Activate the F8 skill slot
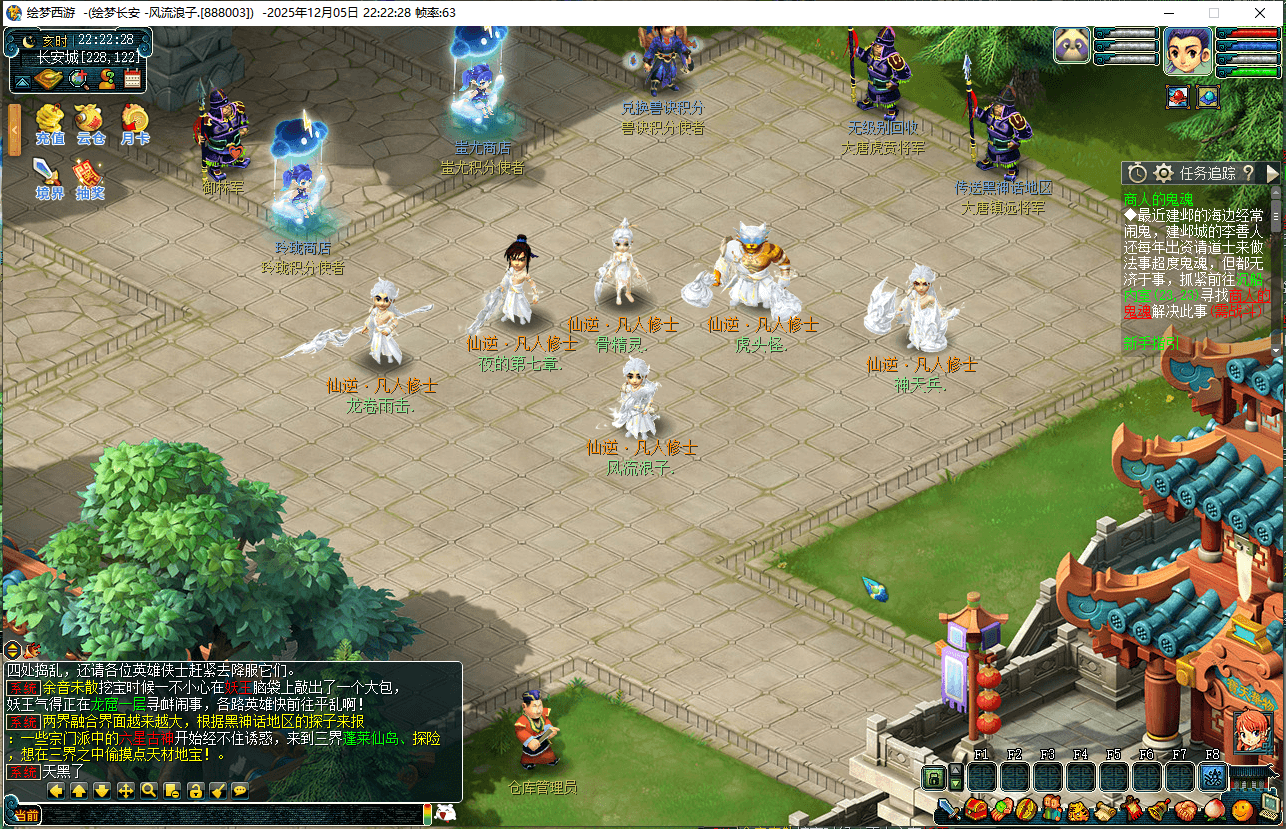The width and height of the screenshot is (1286, 829). (1212, 777)
